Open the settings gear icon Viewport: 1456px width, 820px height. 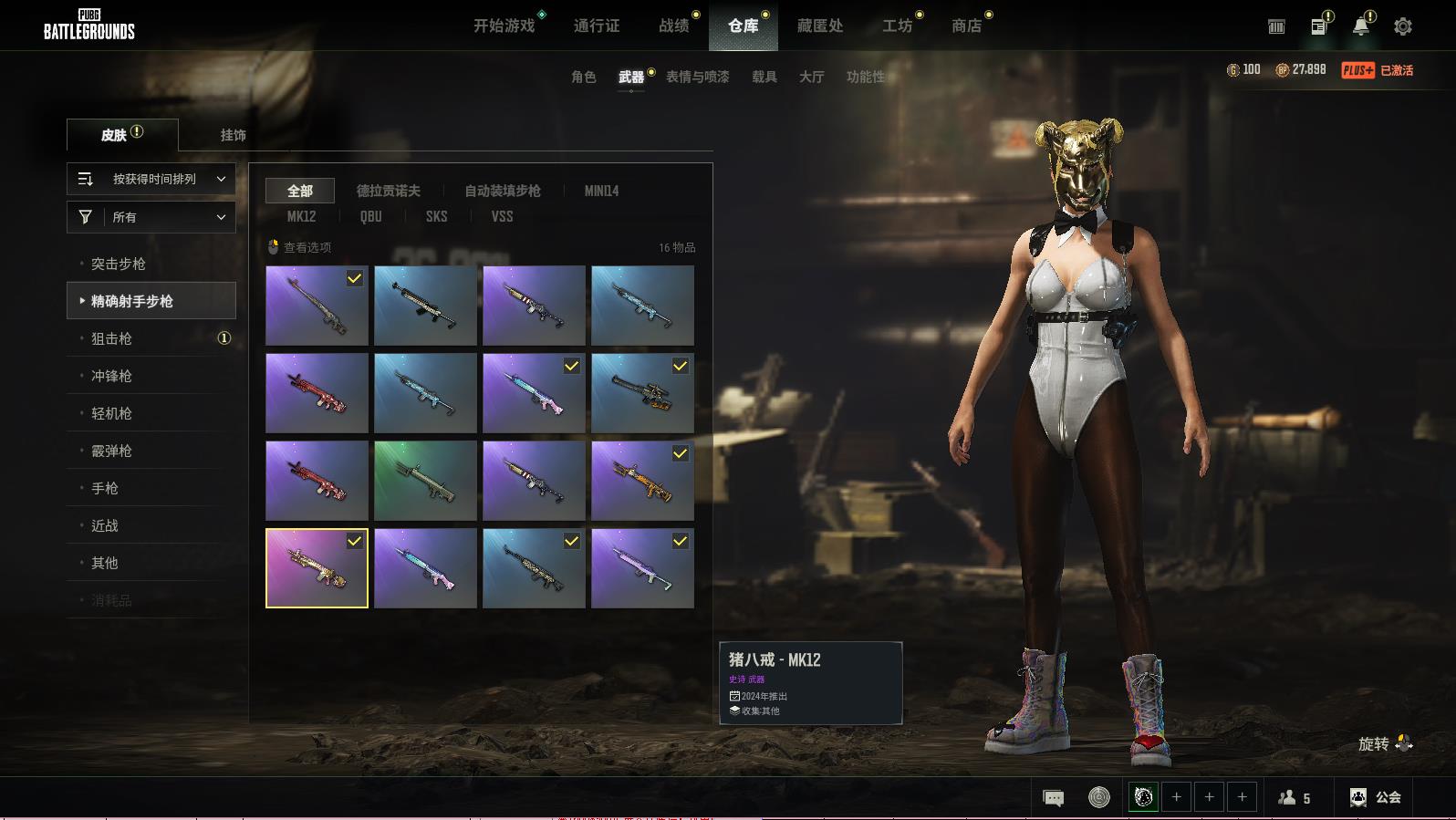pos(1403,26)
